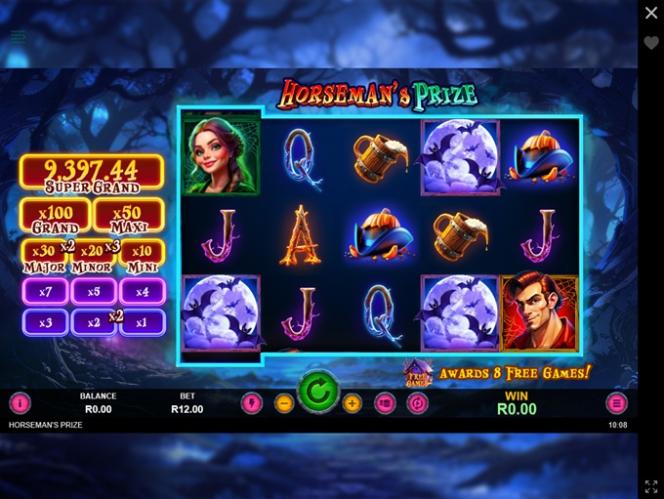Open the pink menu button beside the win display
The height and width of the screenshot is (499, 664).
(617, 404)
